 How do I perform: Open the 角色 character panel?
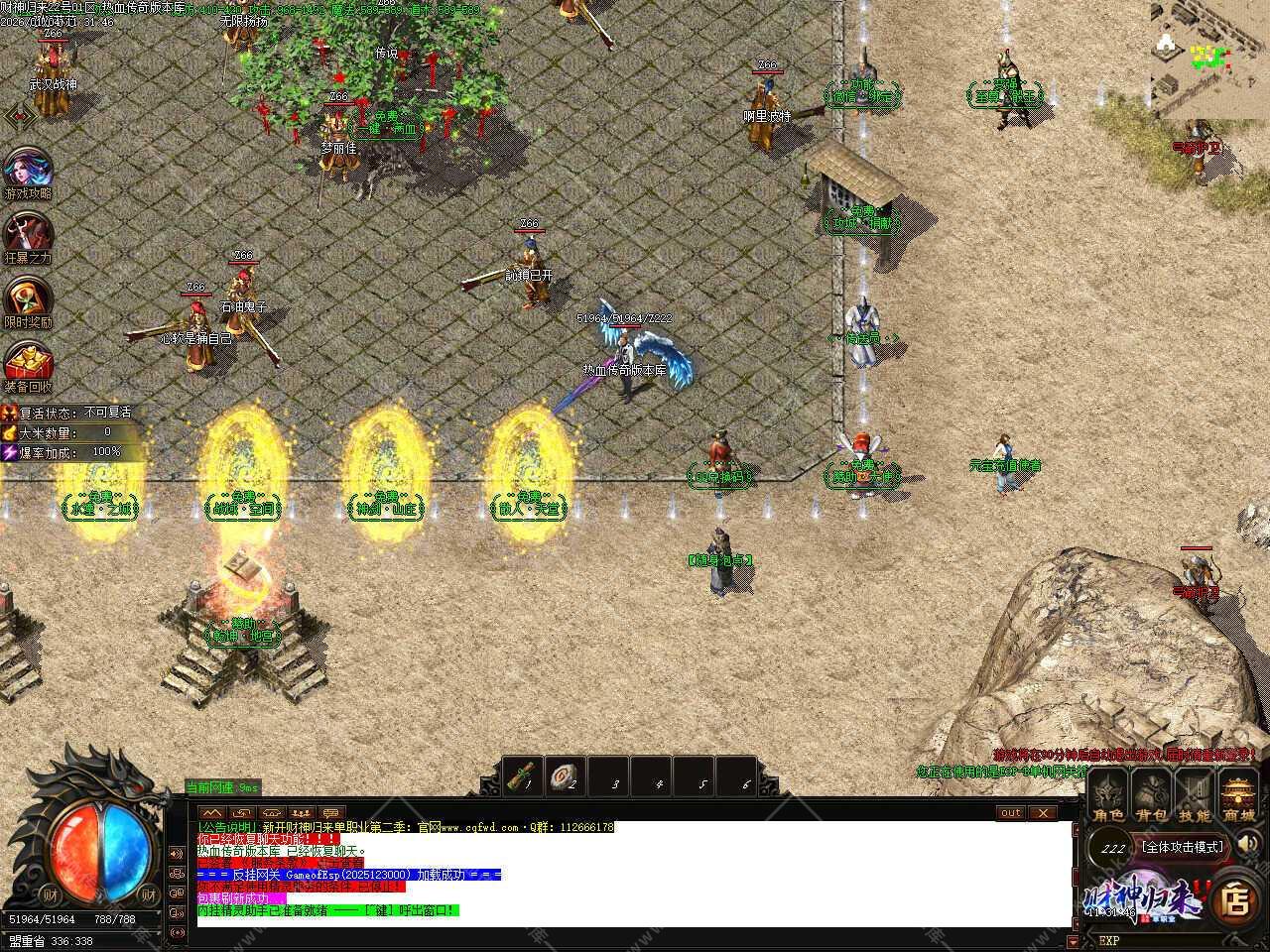click(1108, 798)
